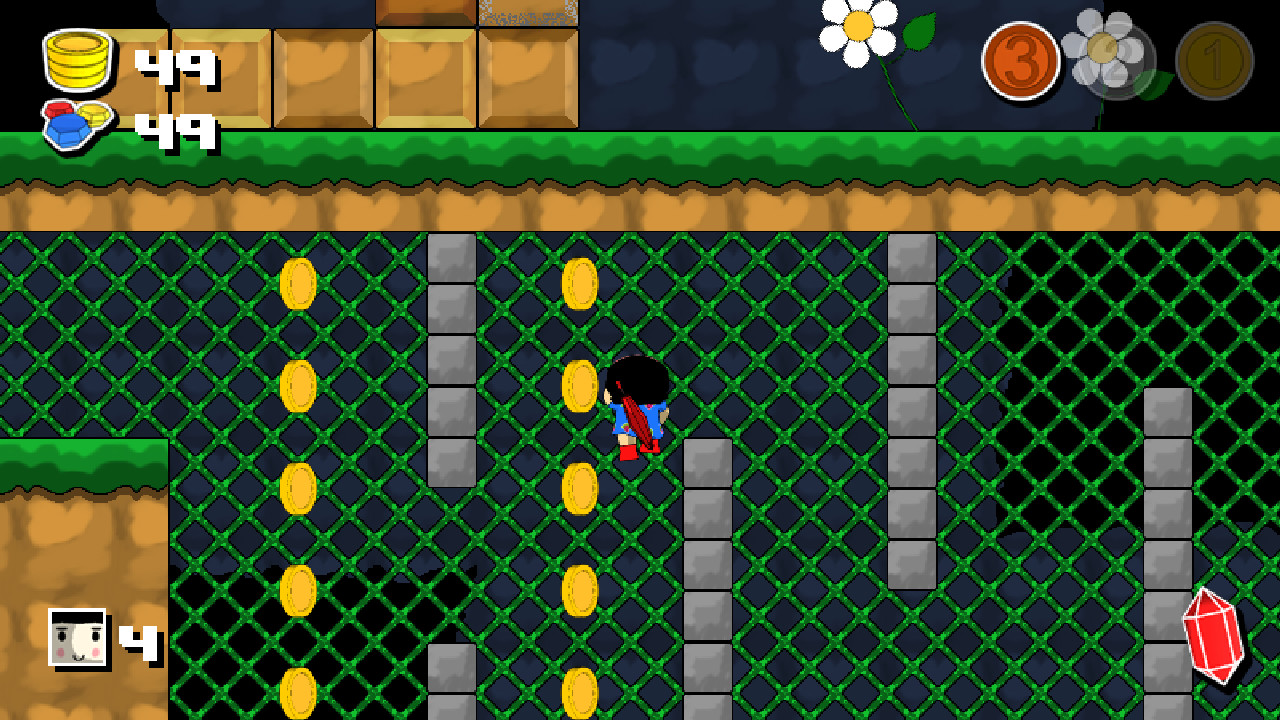Click the red crystal in the bottom-right corner
This screenshot has width=1280, height=720.
coord(1213,637)
